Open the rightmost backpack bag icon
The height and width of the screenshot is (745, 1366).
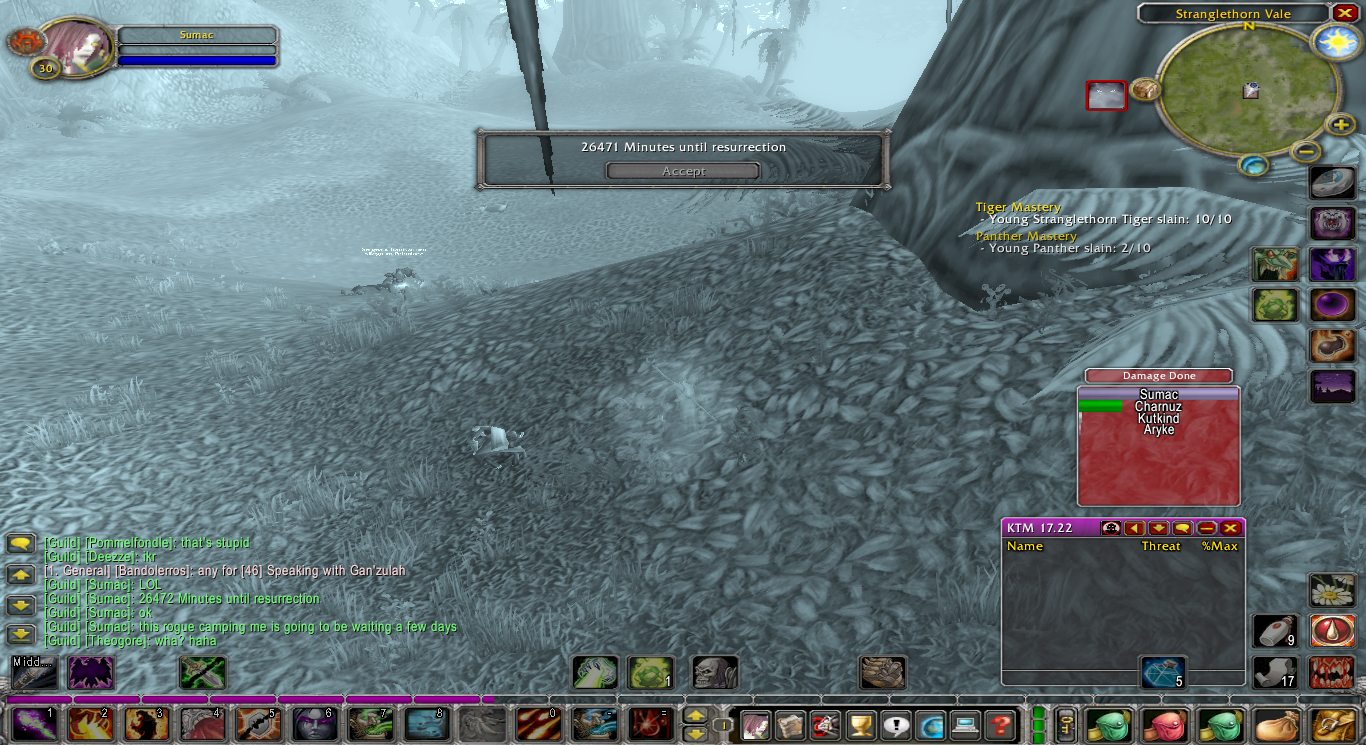1331,725
